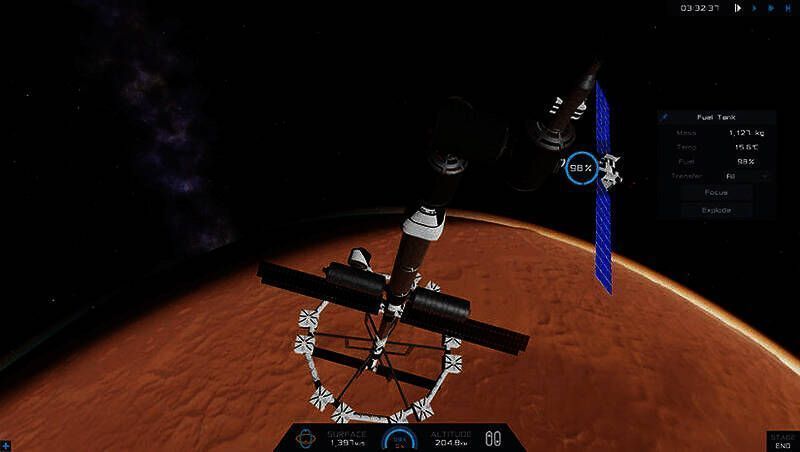Image resolution: width=800 pixels, height=452 pixels.
Task: Open the navball orientation icon
Action: pyautogui.click(x=308, y=438)
